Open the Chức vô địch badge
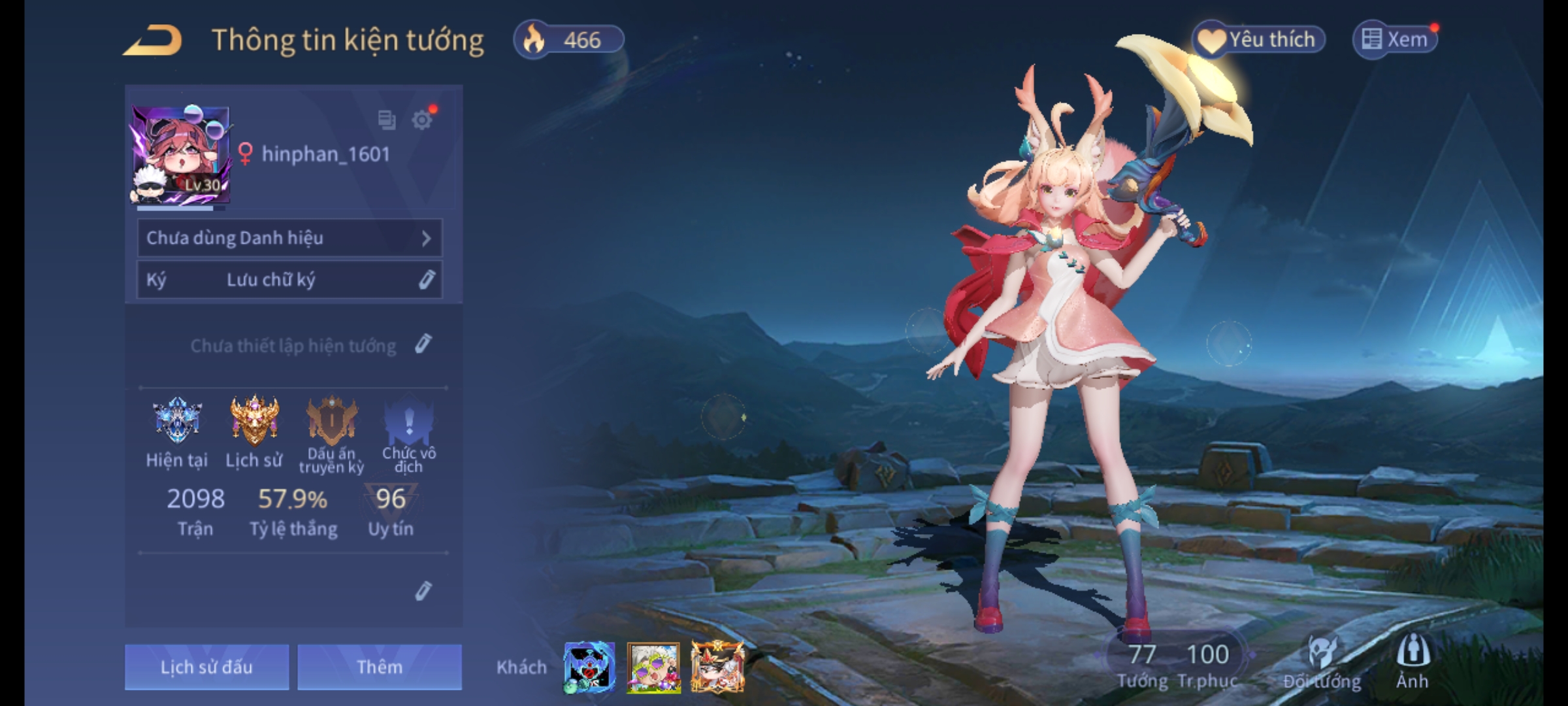This screenshot has height=706, width=1568. [x=409, y=420]
